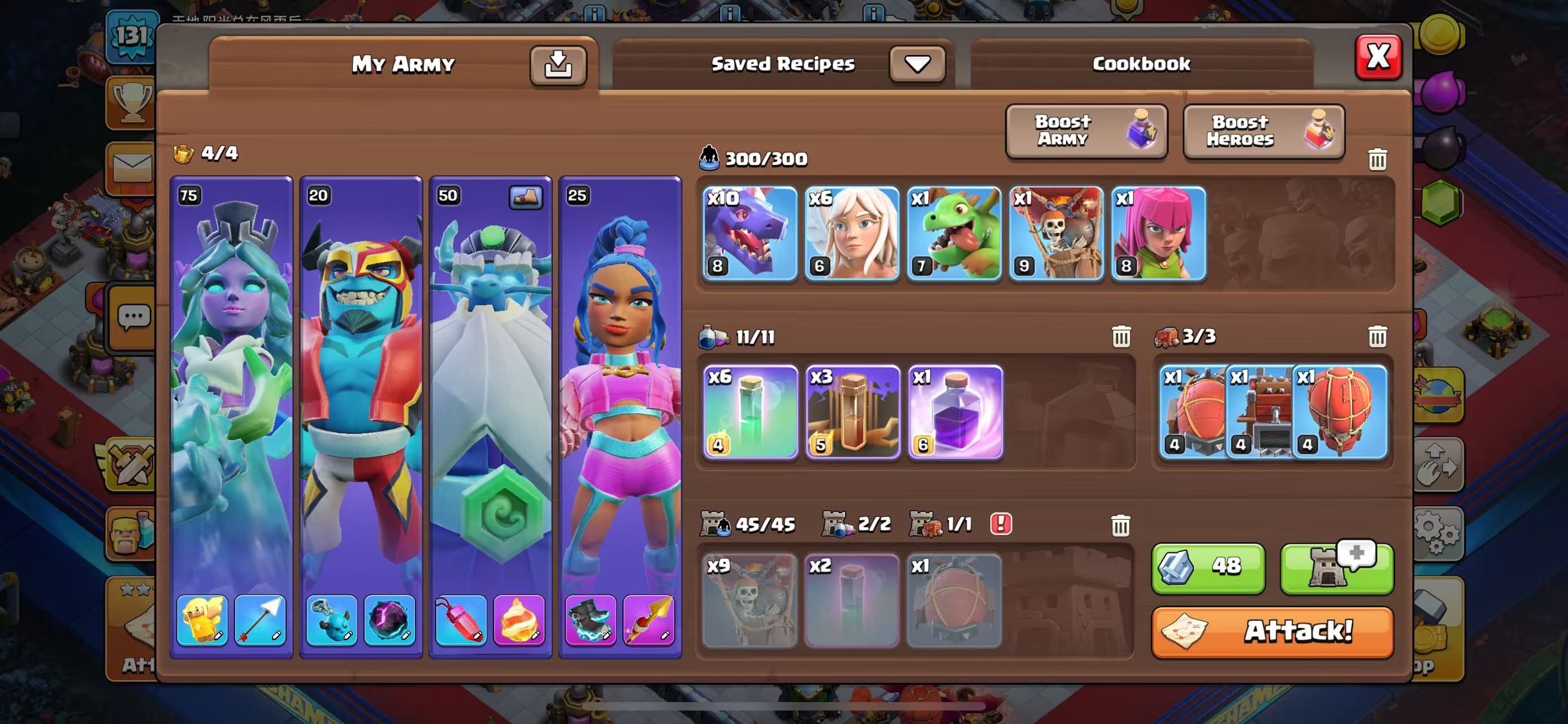Viewport: 1568px width, 724px height.
Task: Activate Boost Heroes potion button
Action: [1264, 131]
